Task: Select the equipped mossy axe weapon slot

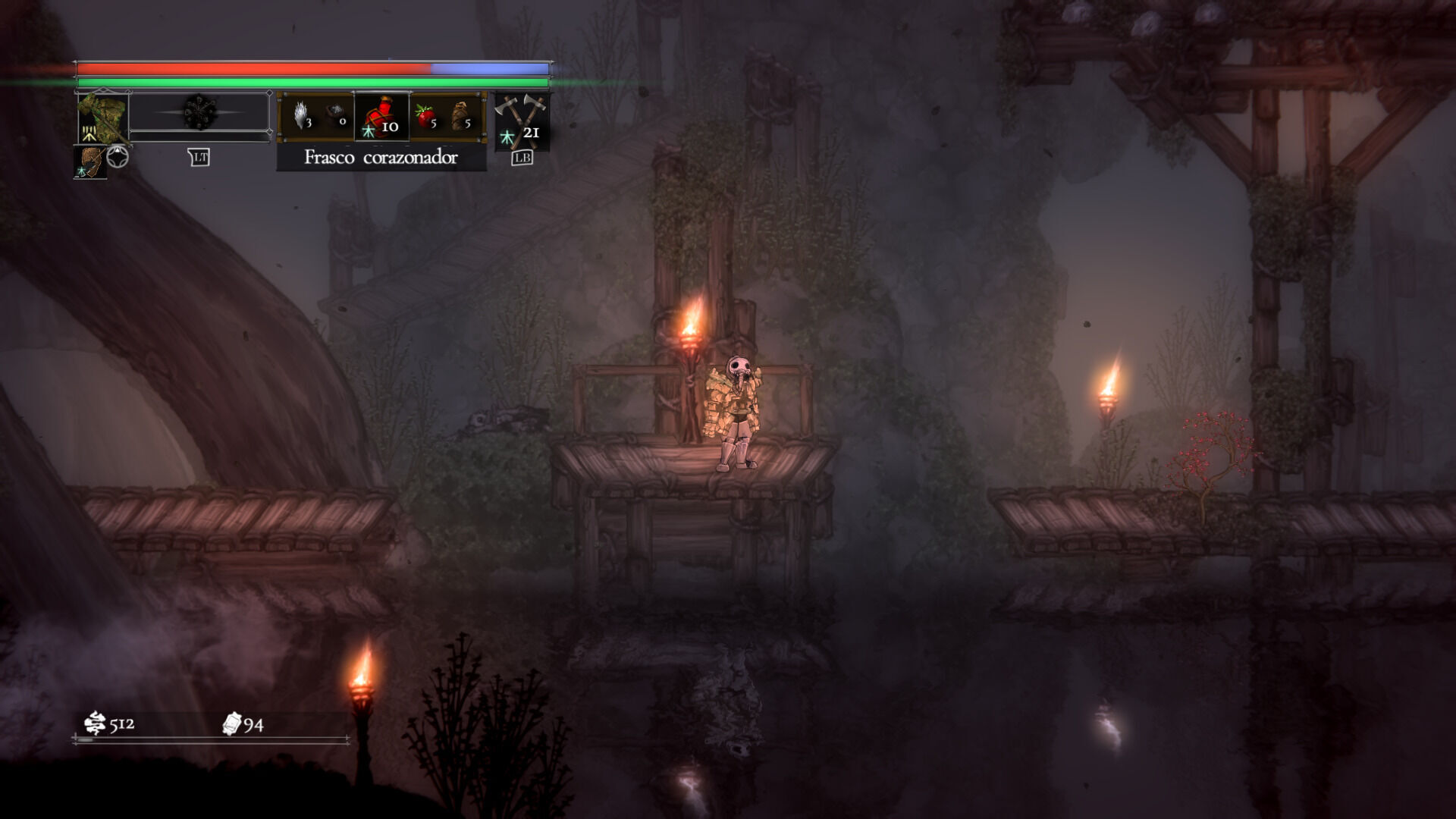Action: pyautogui.click(x=102, y=117)
